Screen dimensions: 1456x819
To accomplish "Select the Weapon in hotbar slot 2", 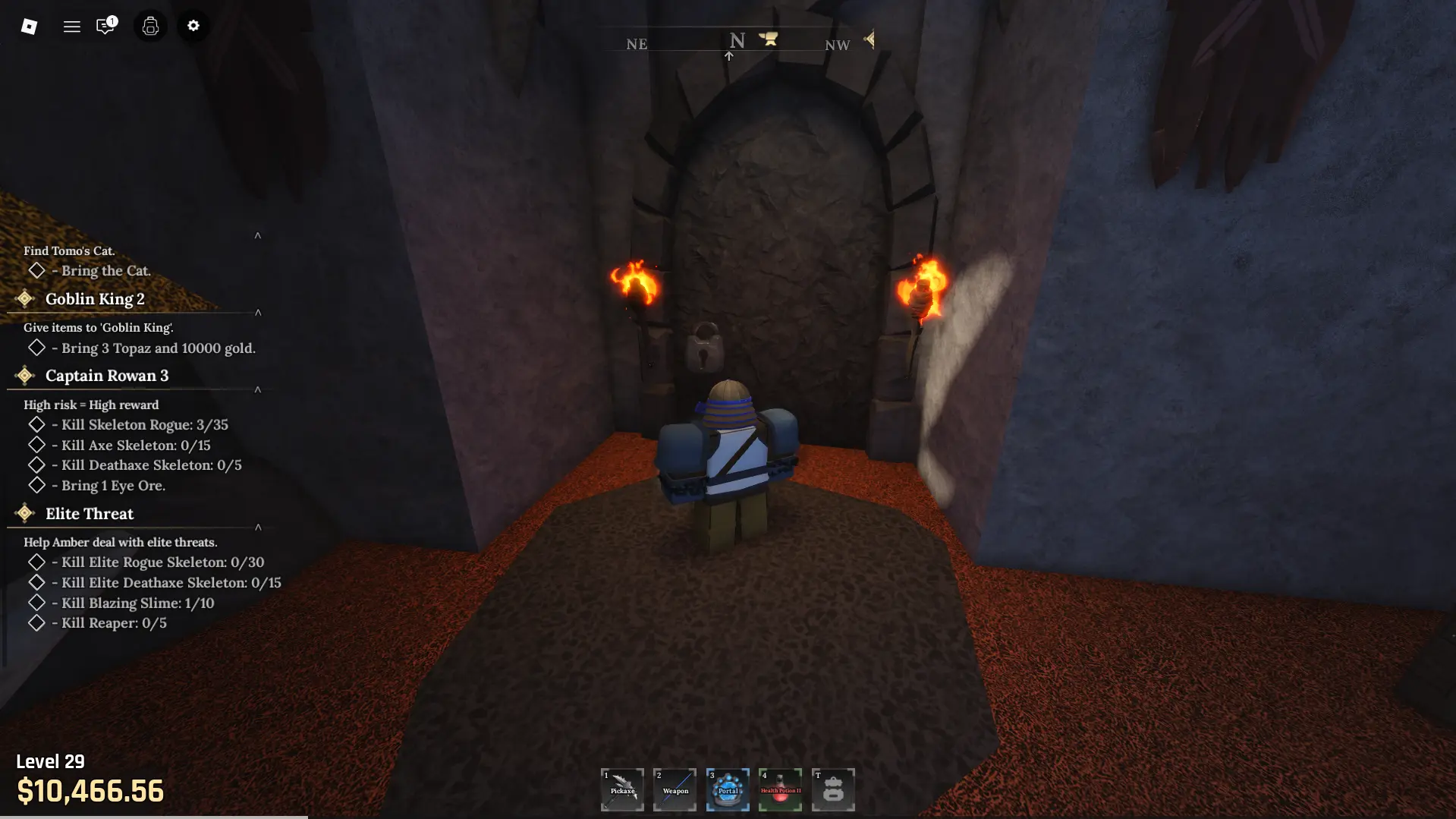I will click(675, 789).
